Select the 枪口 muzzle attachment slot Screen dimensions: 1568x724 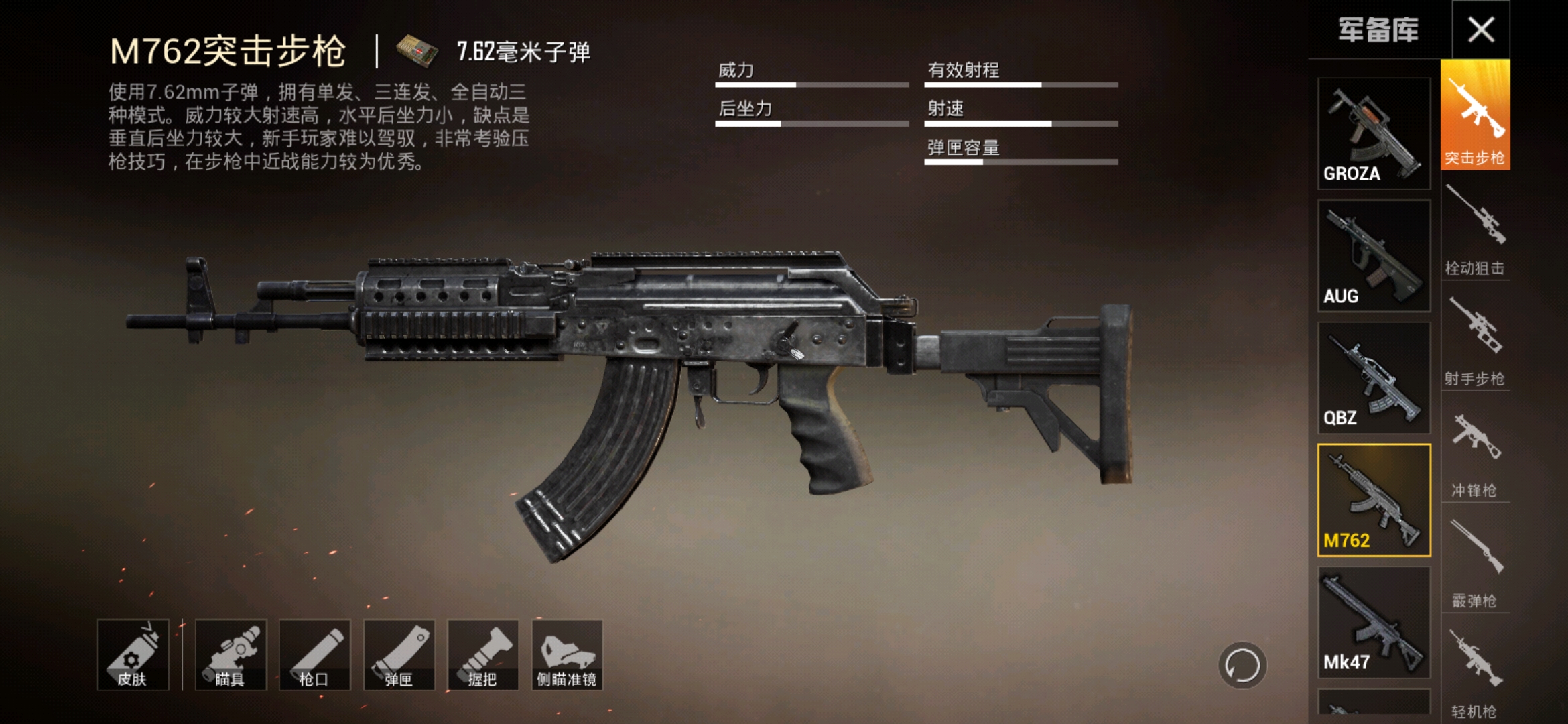(x=314, y=655)
